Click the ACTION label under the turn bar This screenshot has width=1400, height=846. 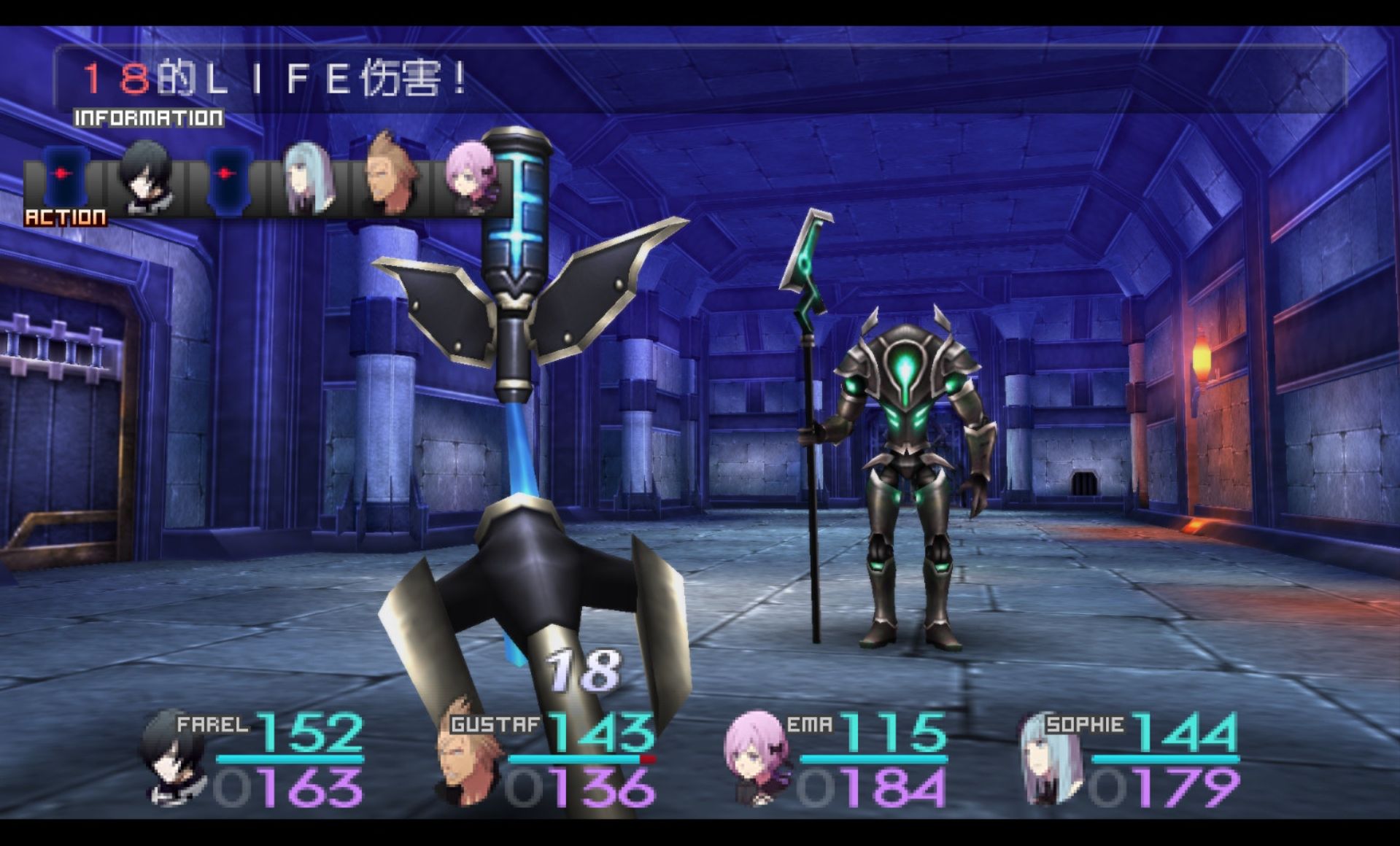point(66,217)
